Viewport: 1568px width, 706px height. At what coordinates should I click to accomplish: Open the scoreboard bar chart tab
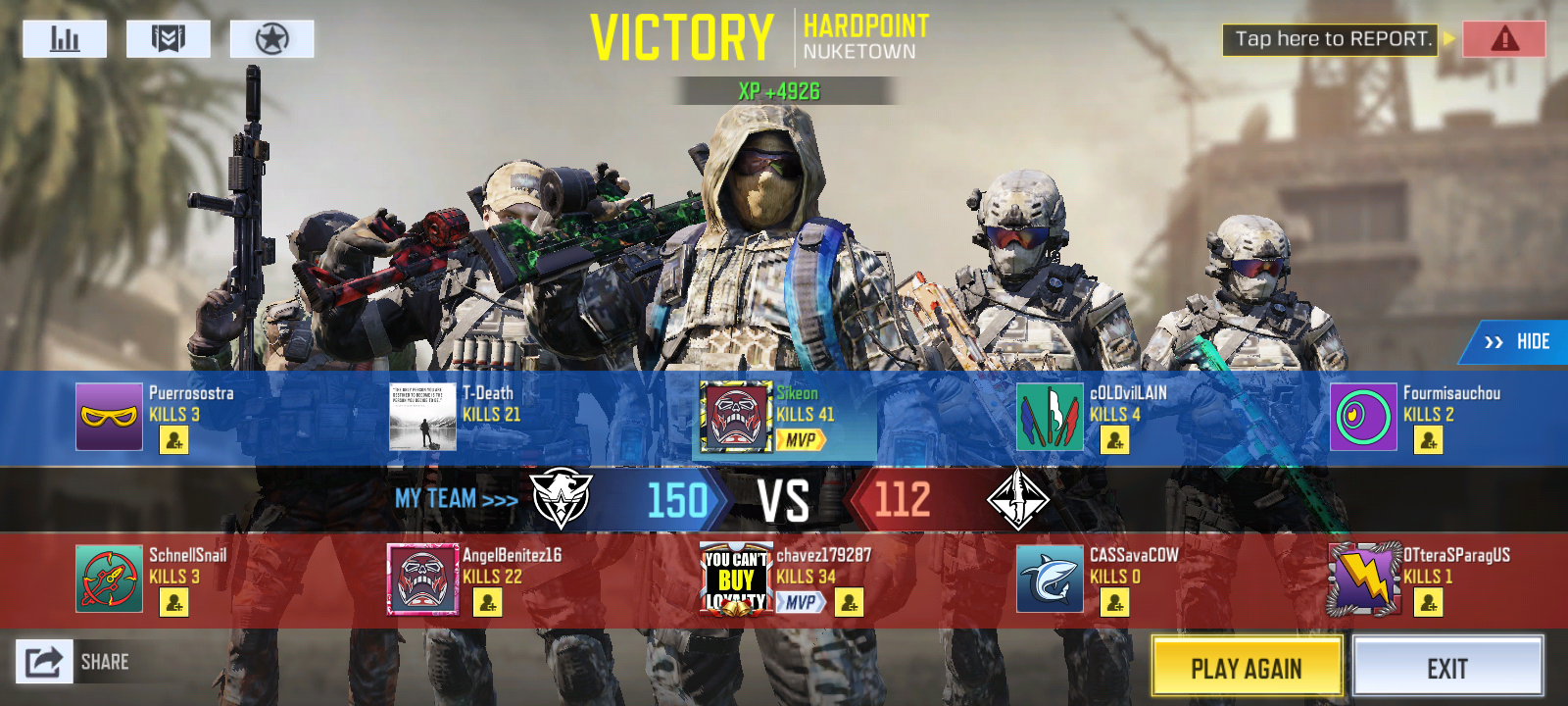tap(65, 39)
